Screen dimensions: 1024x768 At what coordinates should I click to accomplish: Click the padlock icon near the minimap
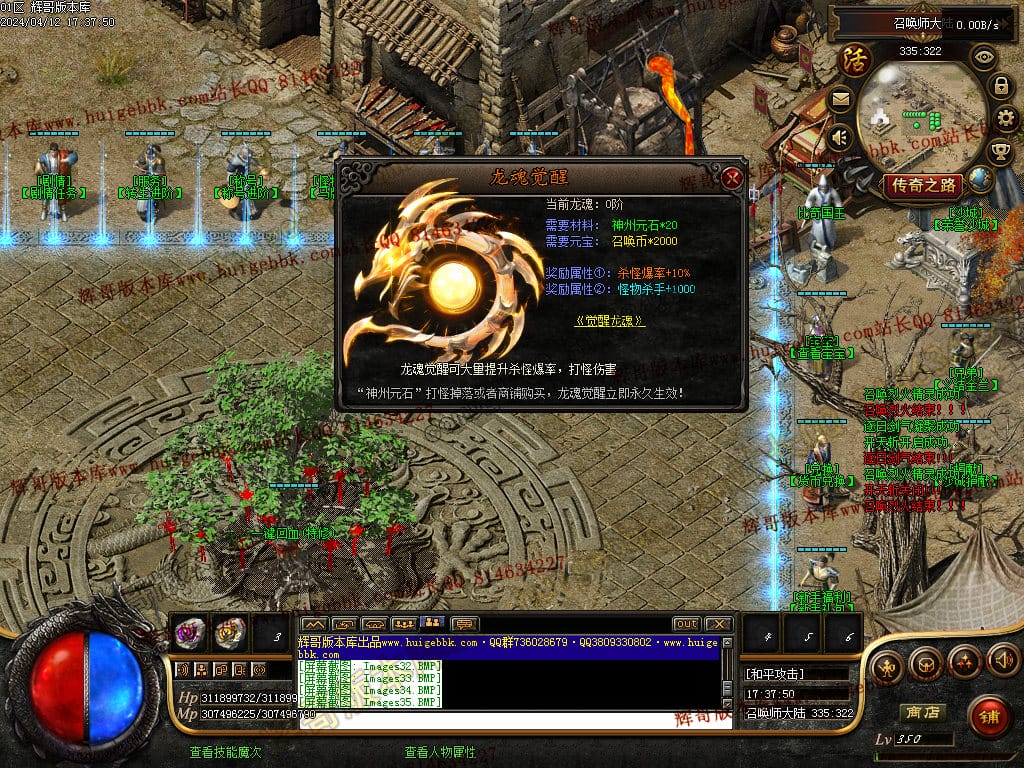(1000, 86)
